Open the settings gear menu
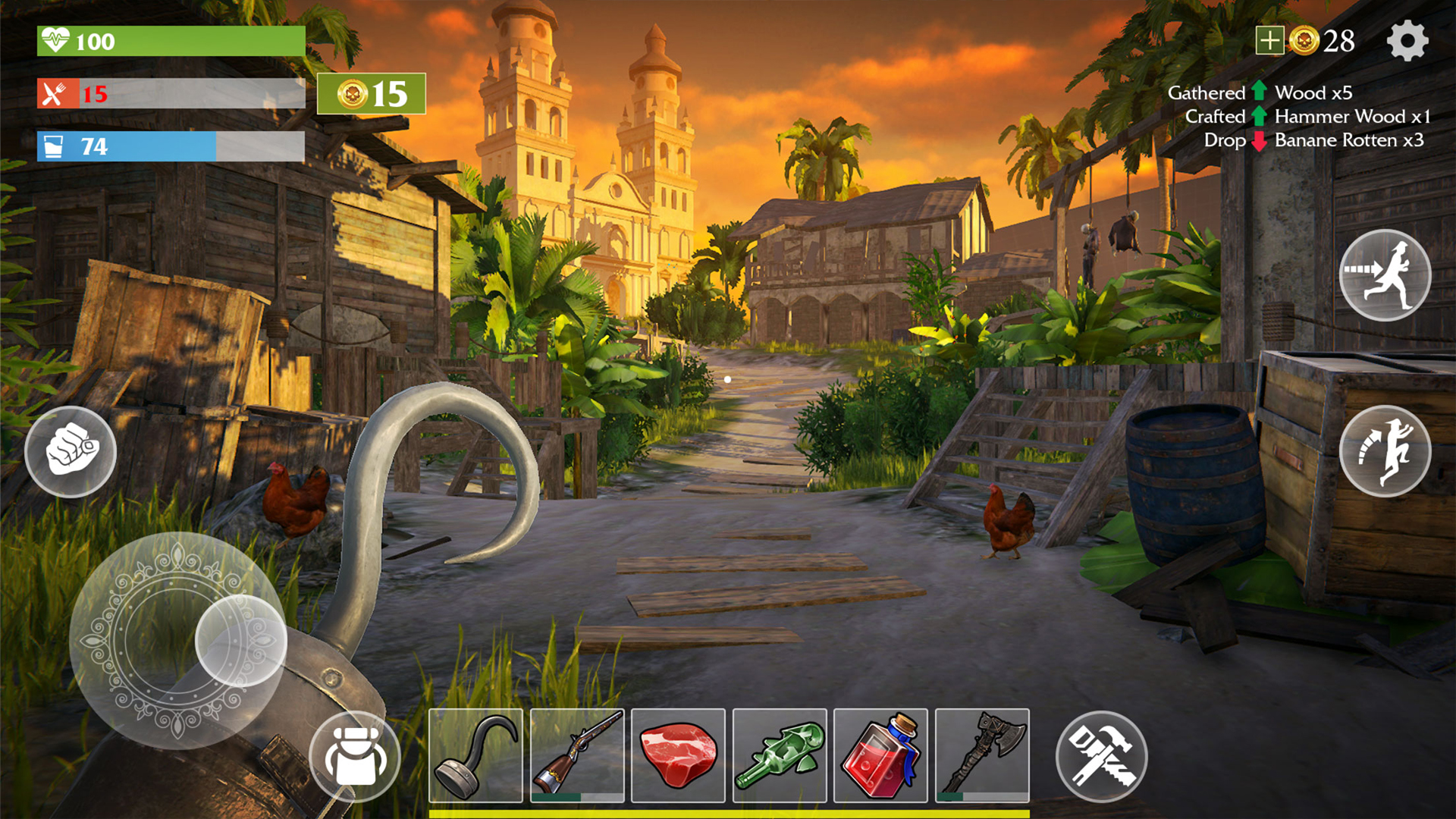 pyautogui.click(x=1407, y=42)
